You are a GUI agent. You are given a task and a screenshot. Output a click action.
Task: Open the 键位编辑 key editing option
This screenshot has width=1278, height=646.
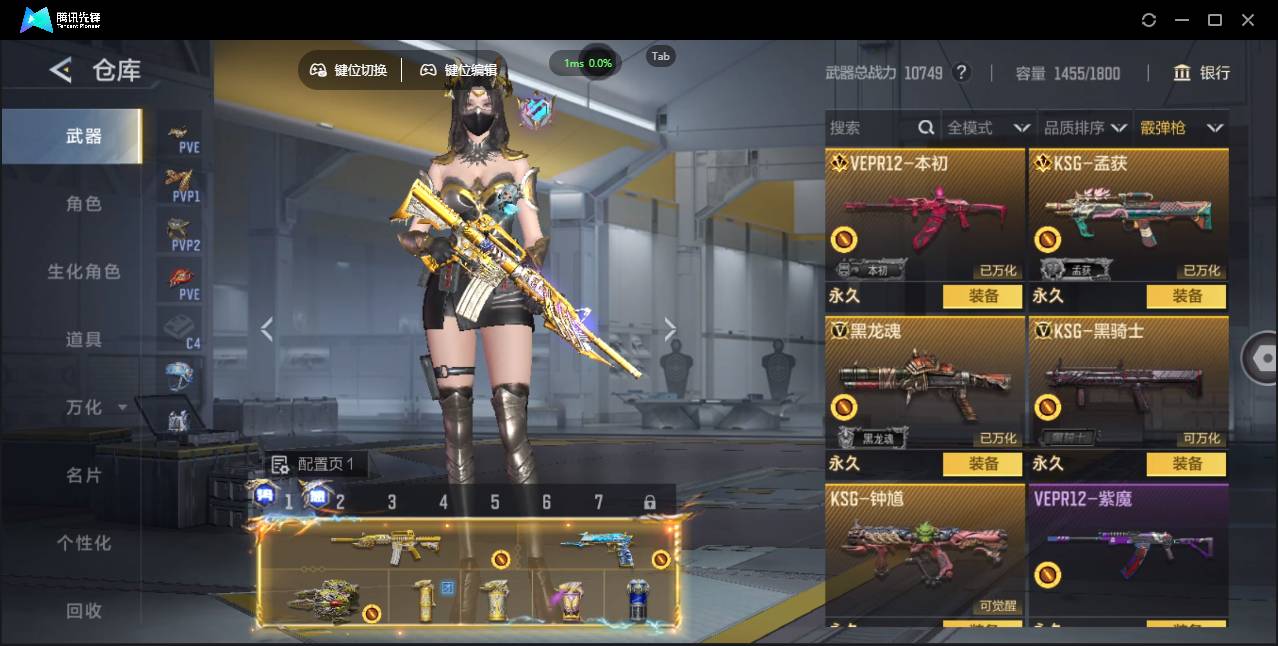pyautogui.click(x=458, y=70)
